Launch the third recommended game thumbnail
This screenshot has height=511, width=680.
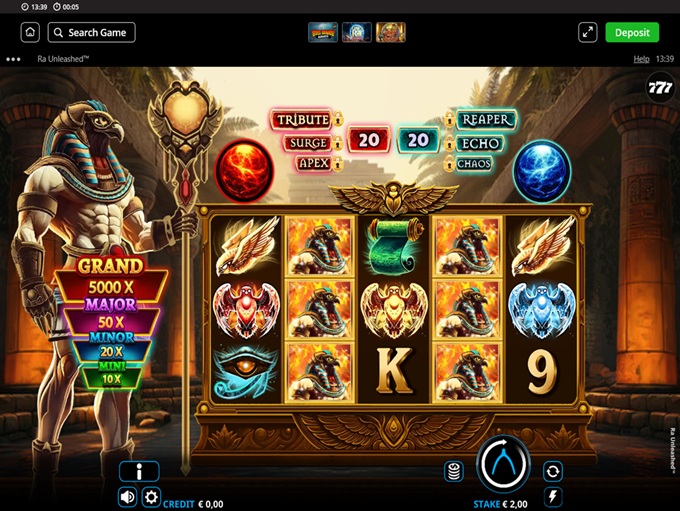tap(390, 32)
